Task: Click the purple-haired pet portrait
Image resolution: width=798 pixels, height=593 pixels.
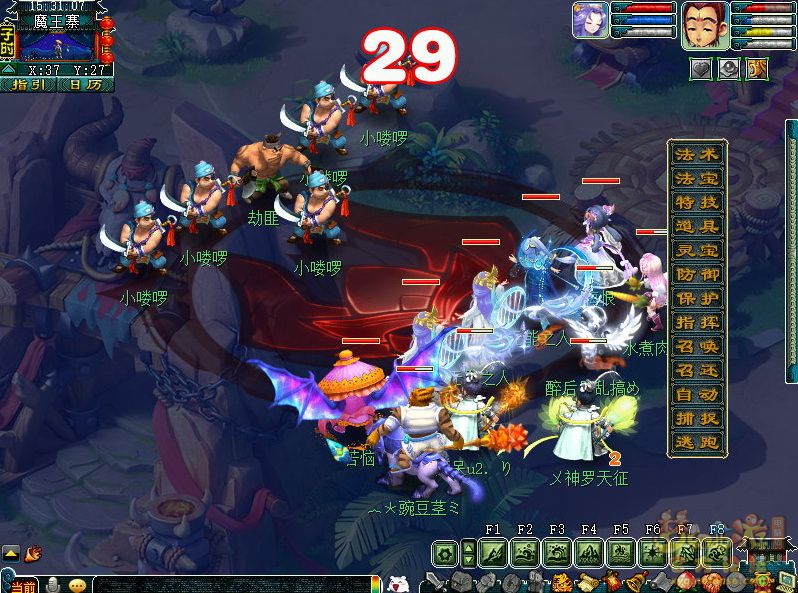Action: coord(588,21)
